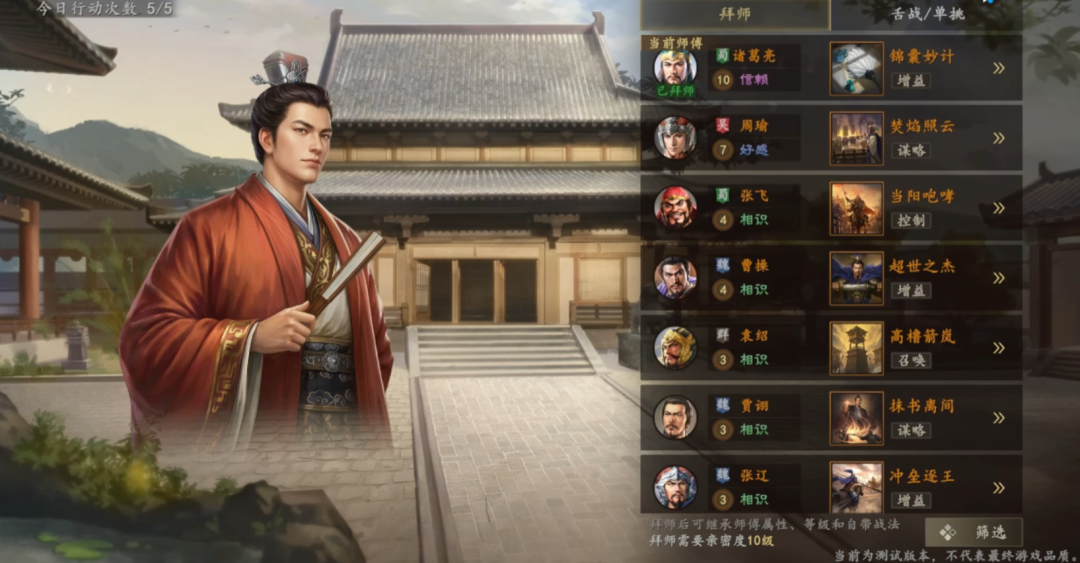Select mentor 诸葛亮 portrait
The image size is (1080, 563).
(x=675, y=67)
